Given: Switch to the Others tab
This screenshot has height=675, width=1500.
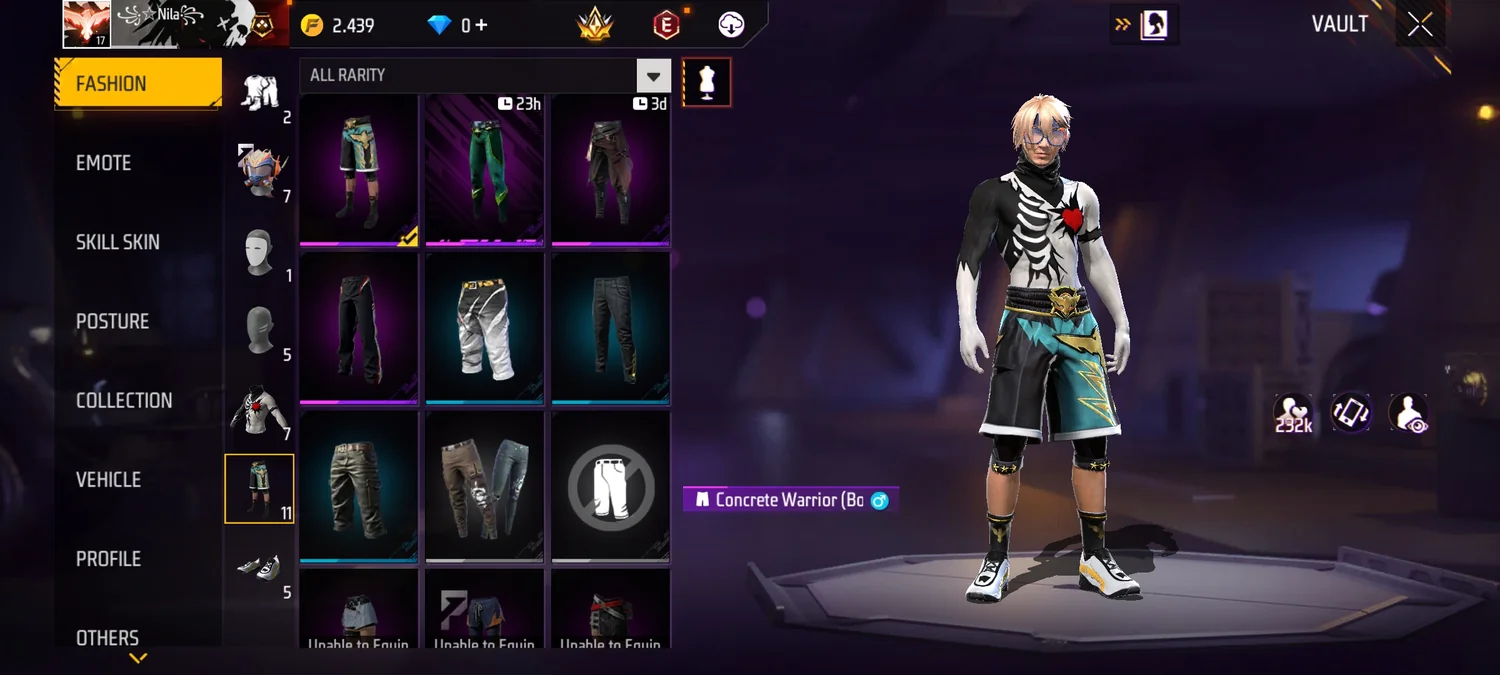Looking at the screenshot, I should click(107, 637).
